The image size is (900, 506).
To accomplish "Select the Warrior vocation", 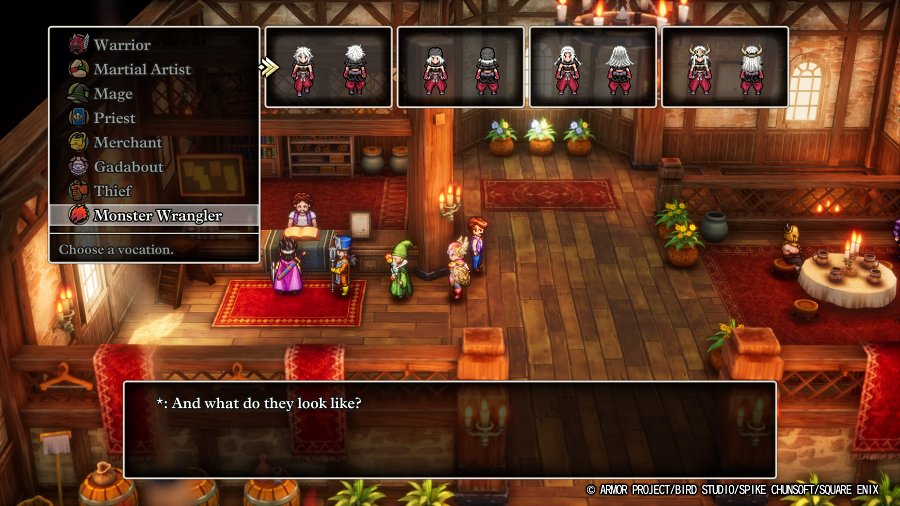I will [x=122, y=45].
